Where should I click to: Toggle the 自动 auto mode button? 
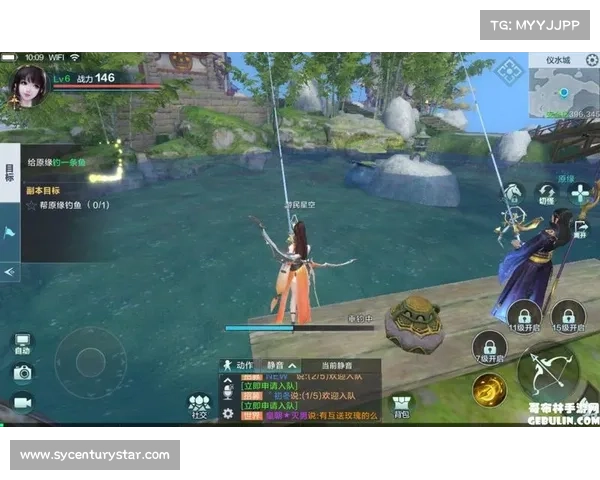coord(22,343)
